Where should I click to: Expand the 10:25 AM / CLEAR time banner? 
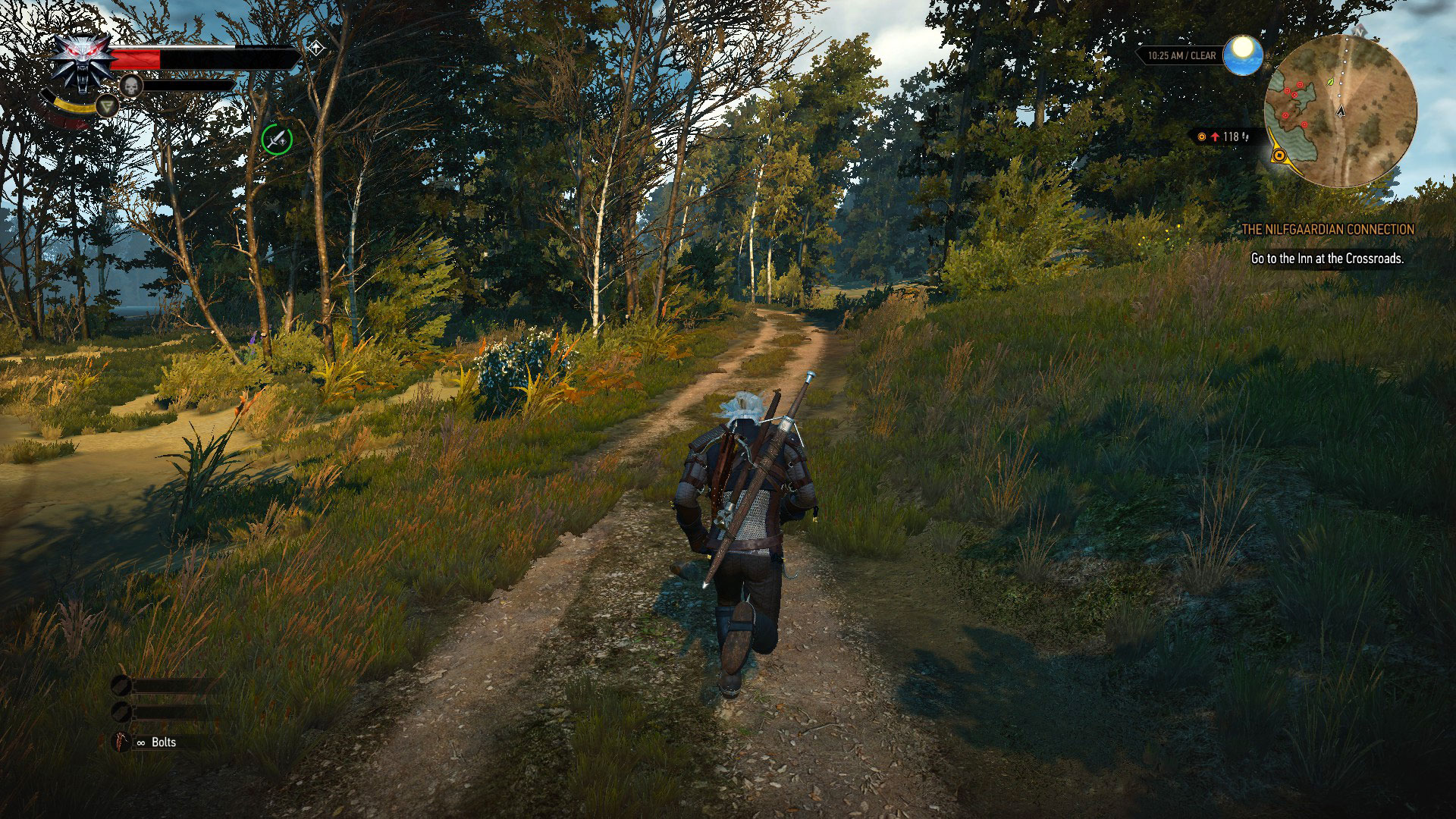coord(1181,55)
